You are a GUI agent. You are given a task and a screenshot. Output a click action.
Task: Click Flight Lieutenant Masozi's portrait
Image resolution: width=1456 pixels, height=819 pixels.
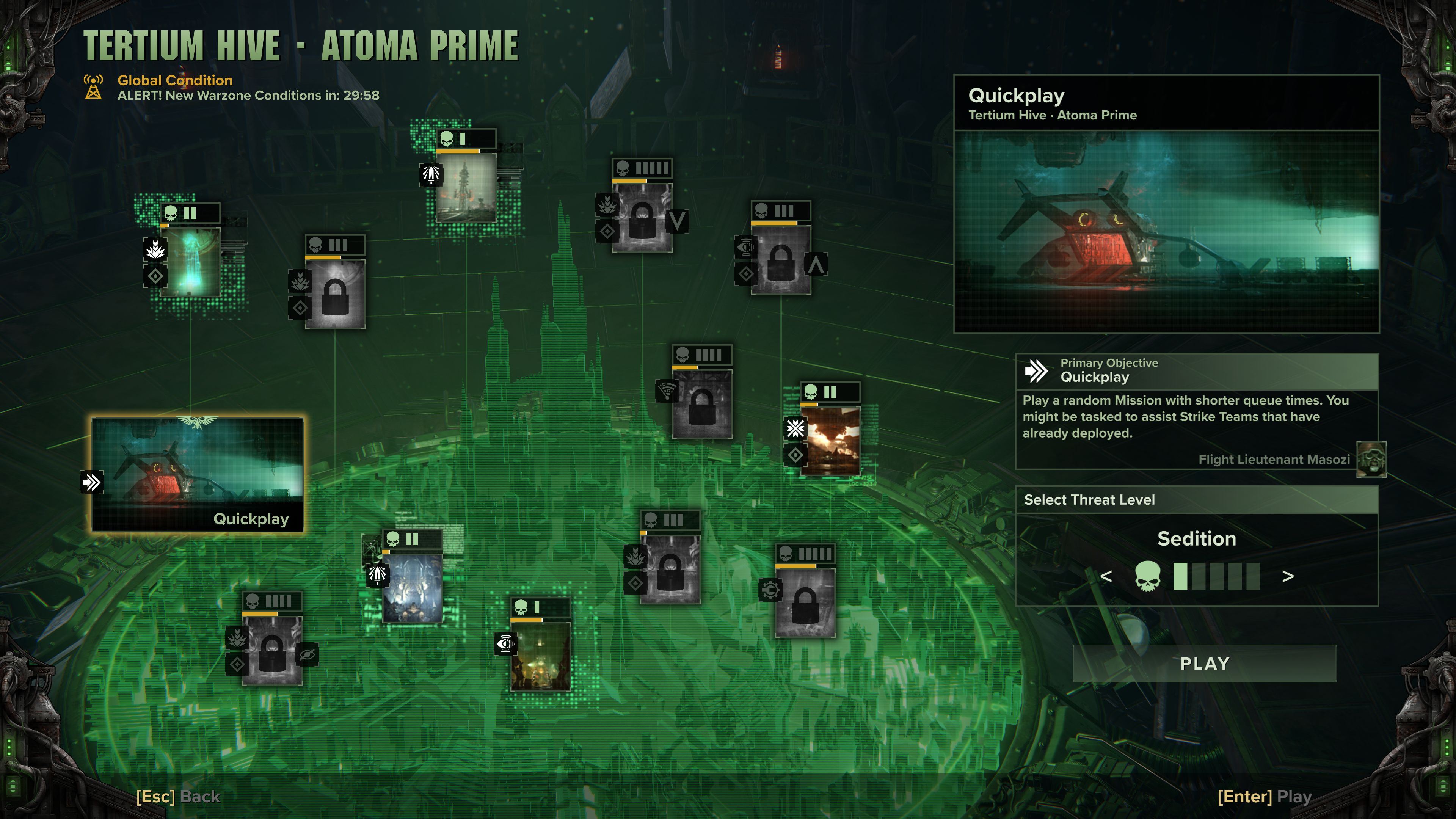click(x=1371, y=460)
